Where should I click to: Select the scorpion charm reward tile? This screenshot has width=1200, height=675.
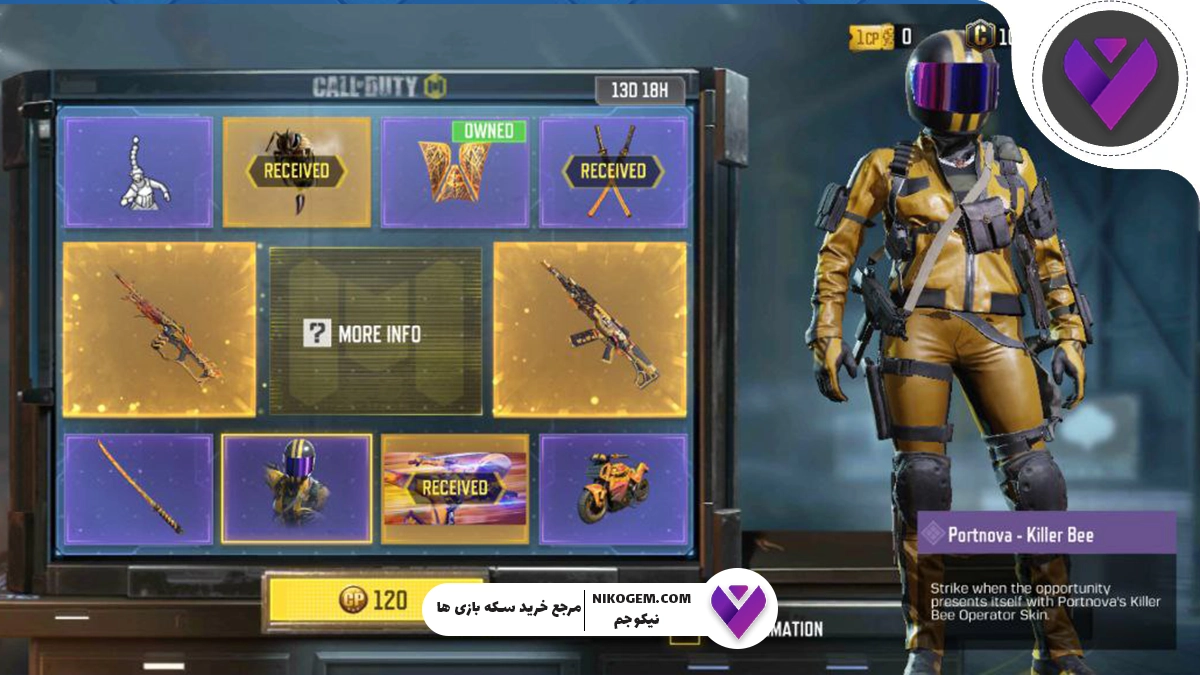pos(139,172)
